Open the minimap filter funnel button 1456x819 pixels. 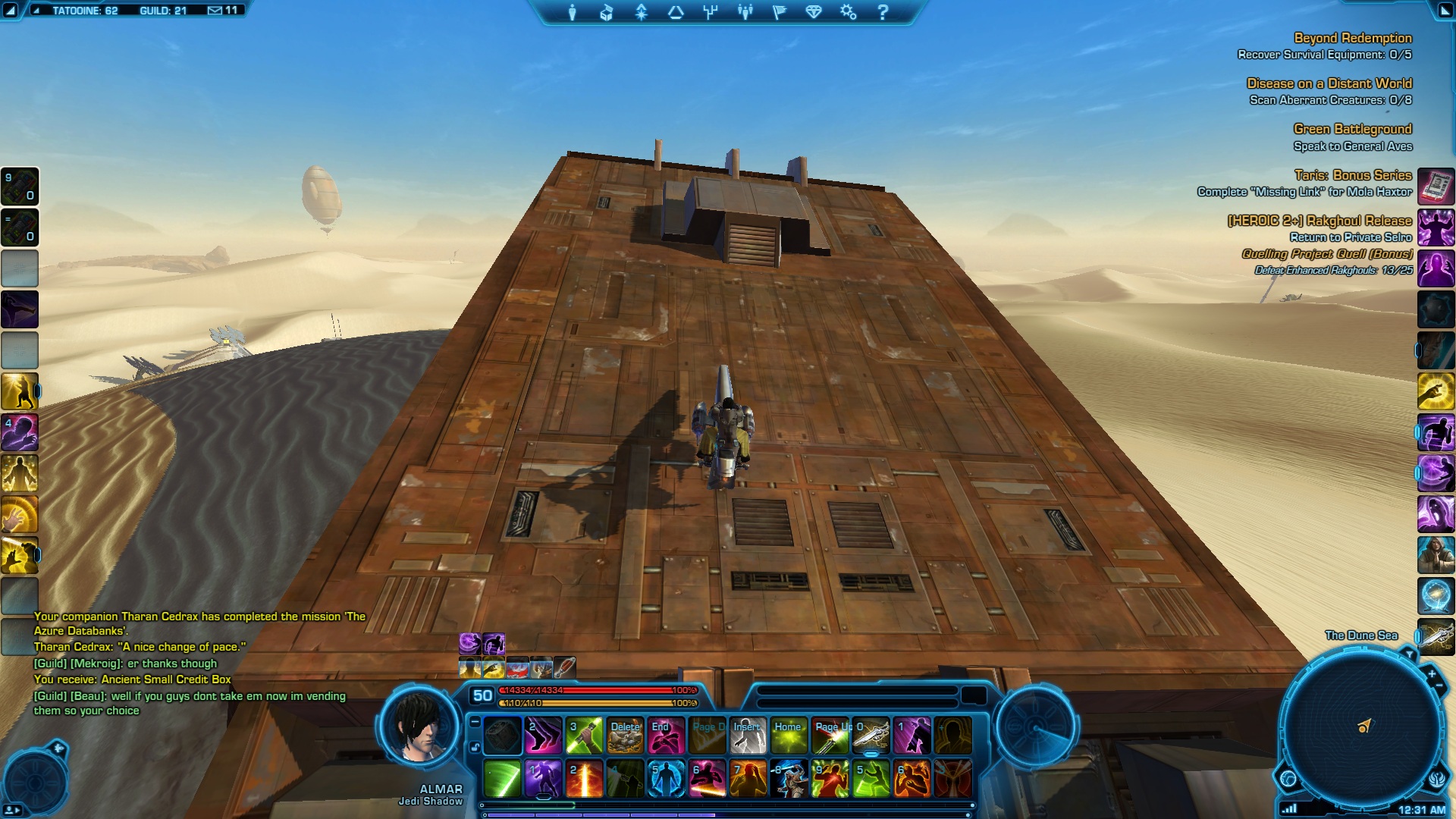pos(1409,654)
